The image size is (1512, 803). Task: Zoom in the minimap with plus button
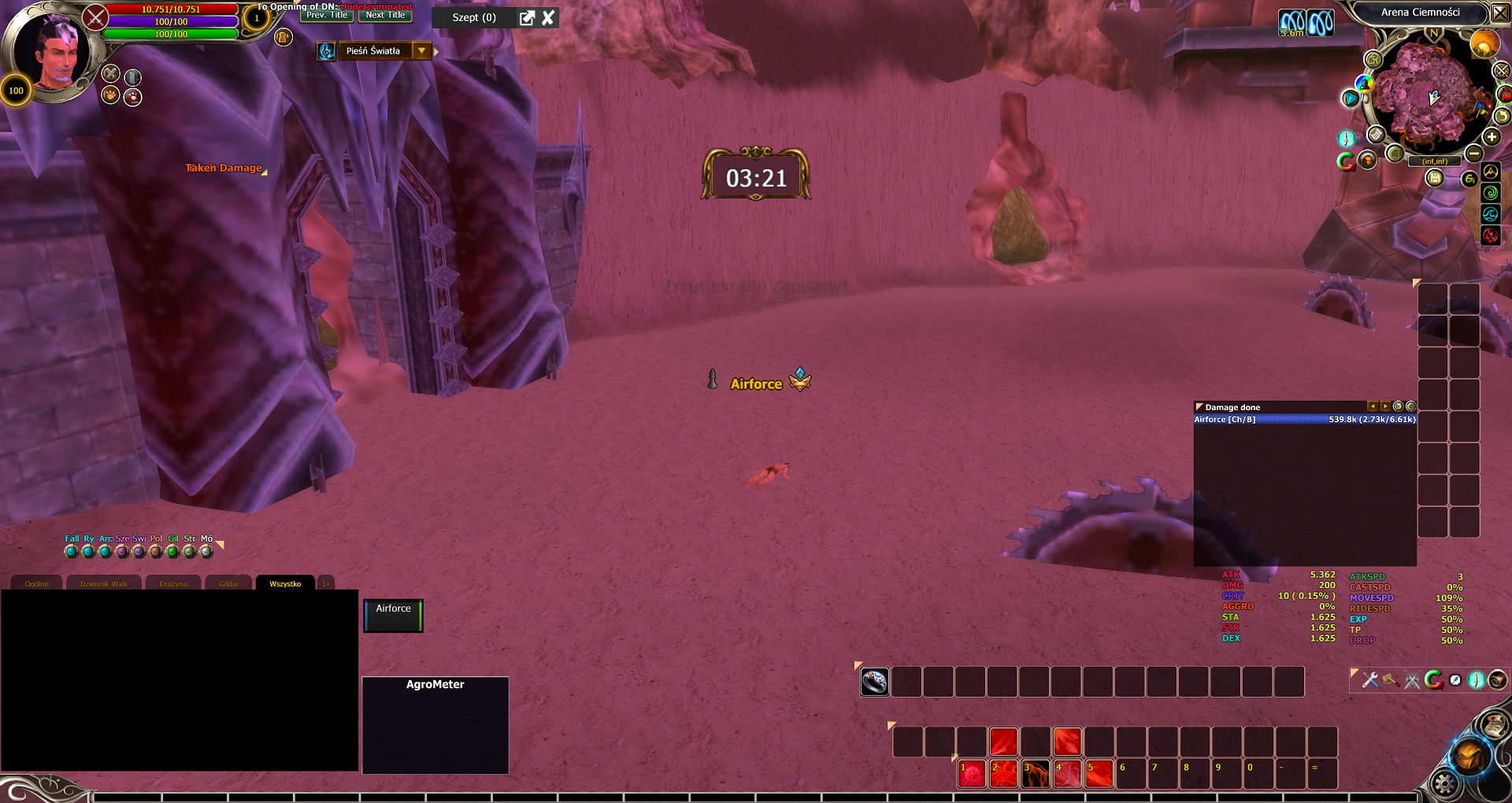tap(1492, 137)
